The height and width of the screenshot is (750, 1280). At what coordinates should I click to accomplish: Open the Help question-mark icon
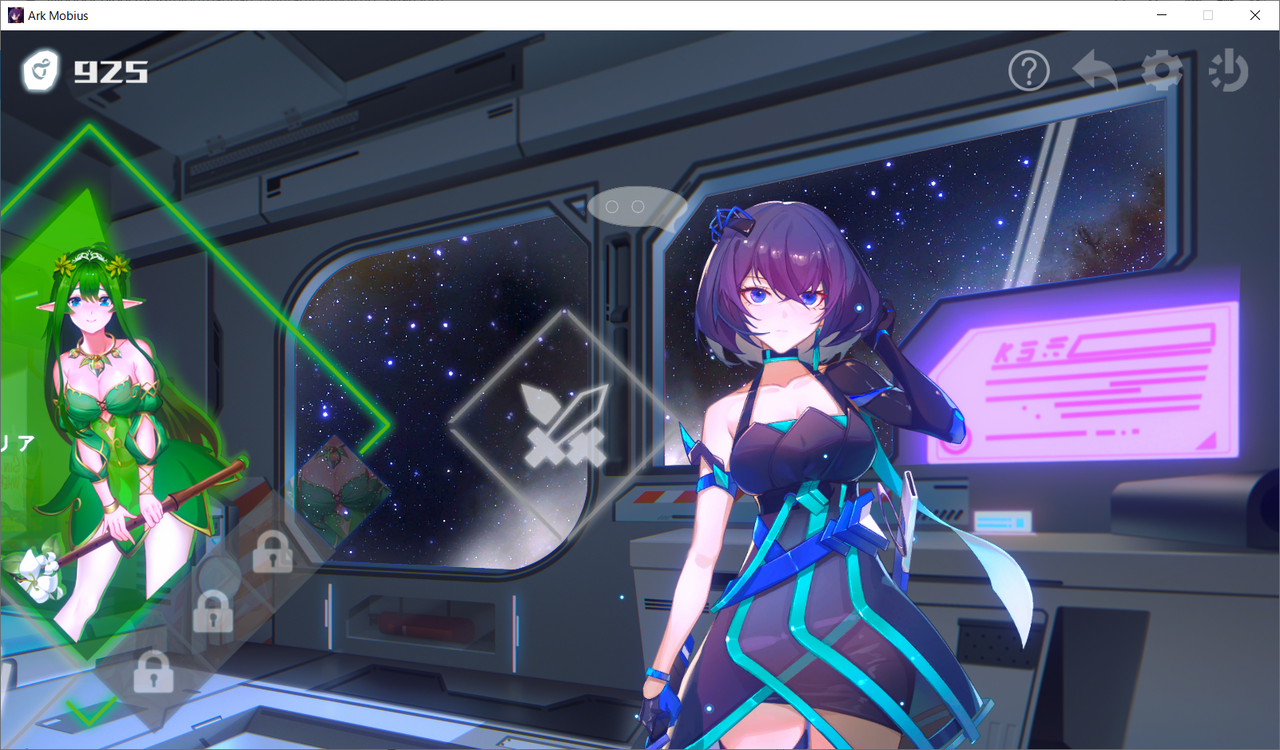1028,70
